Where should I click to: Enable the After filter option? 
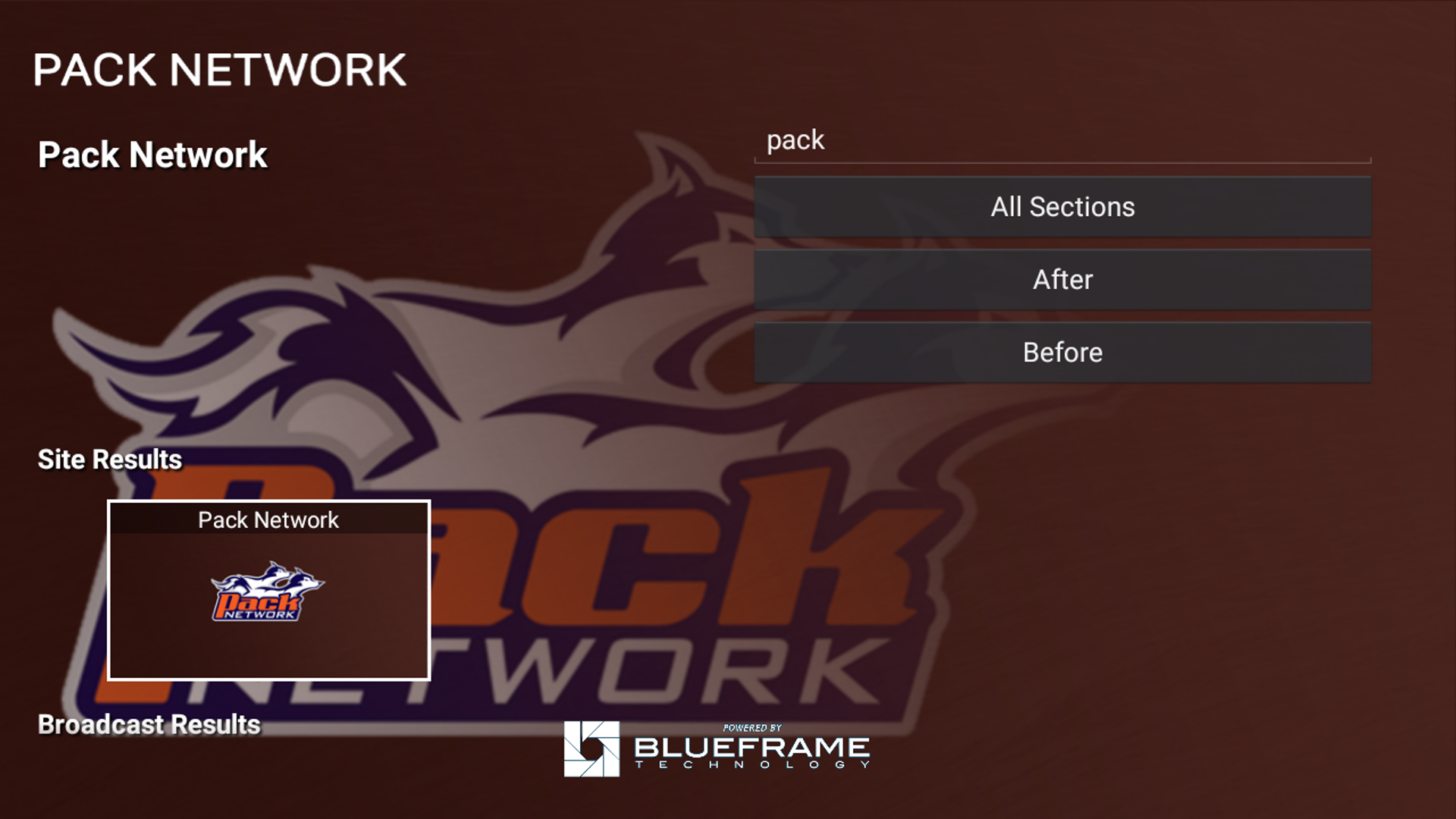[x=1062, y=279]
